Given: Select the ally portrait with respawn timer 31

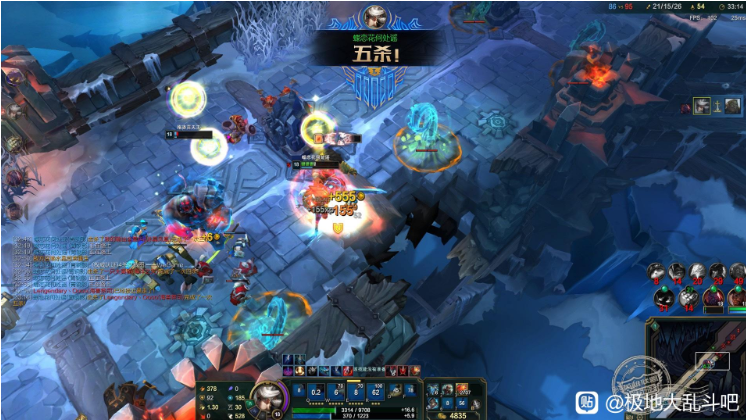Looking at the screenshot, I should [x=662, y=298].
